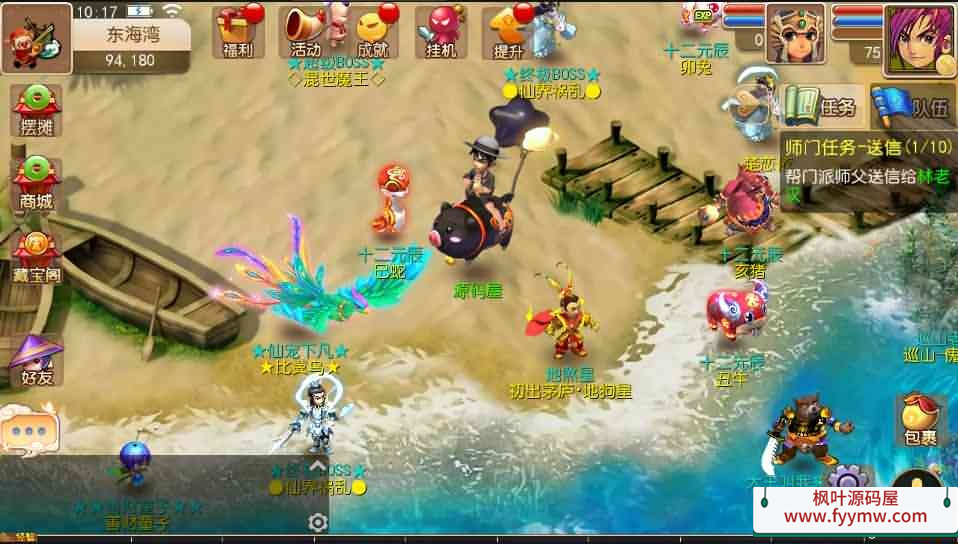Open the purple-haired player character portrait

click(x=919, y=40)
